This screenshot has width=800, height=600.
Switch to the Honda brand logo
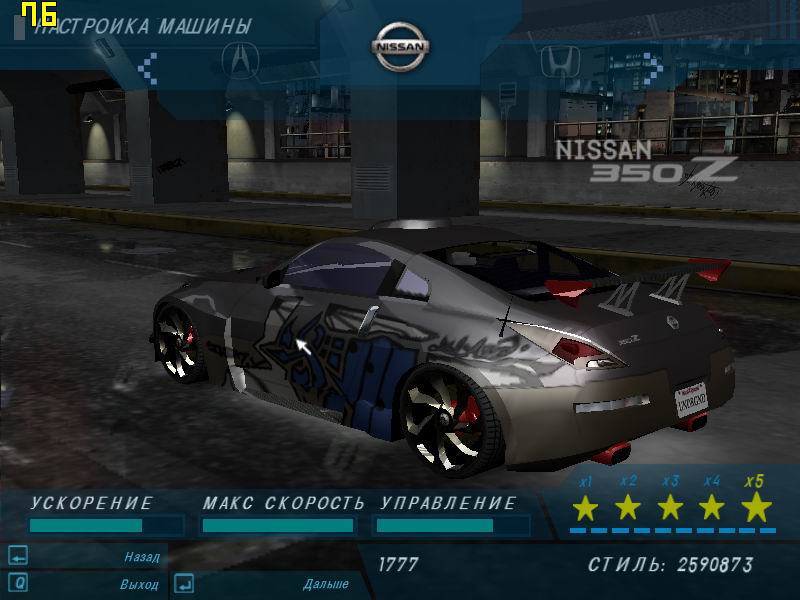tap(556, 61)
